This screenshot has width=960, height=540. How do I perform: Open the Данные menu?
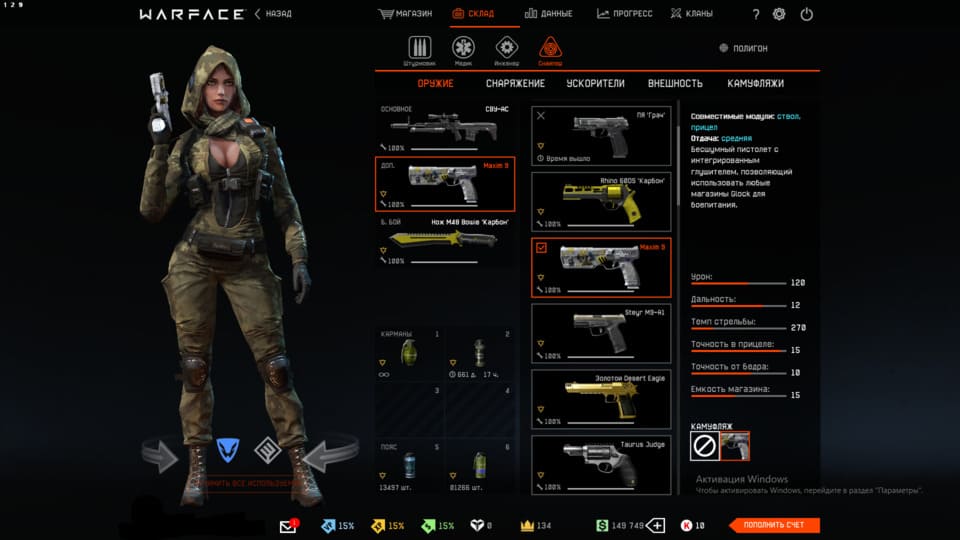click(x=548, y=14)
